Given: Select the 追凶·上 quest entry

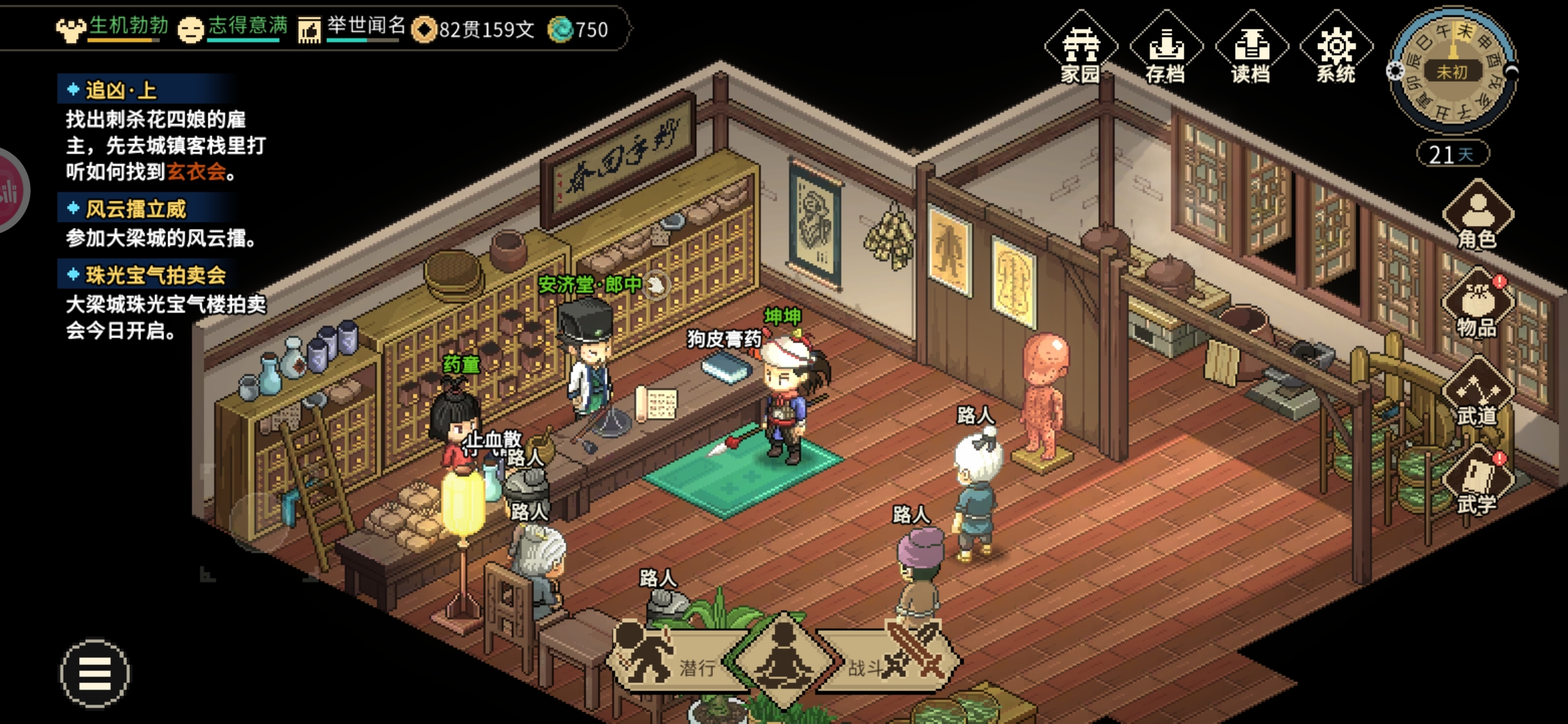Looking at the screenshot, I should pyautogui.click(x=121, y=90).
